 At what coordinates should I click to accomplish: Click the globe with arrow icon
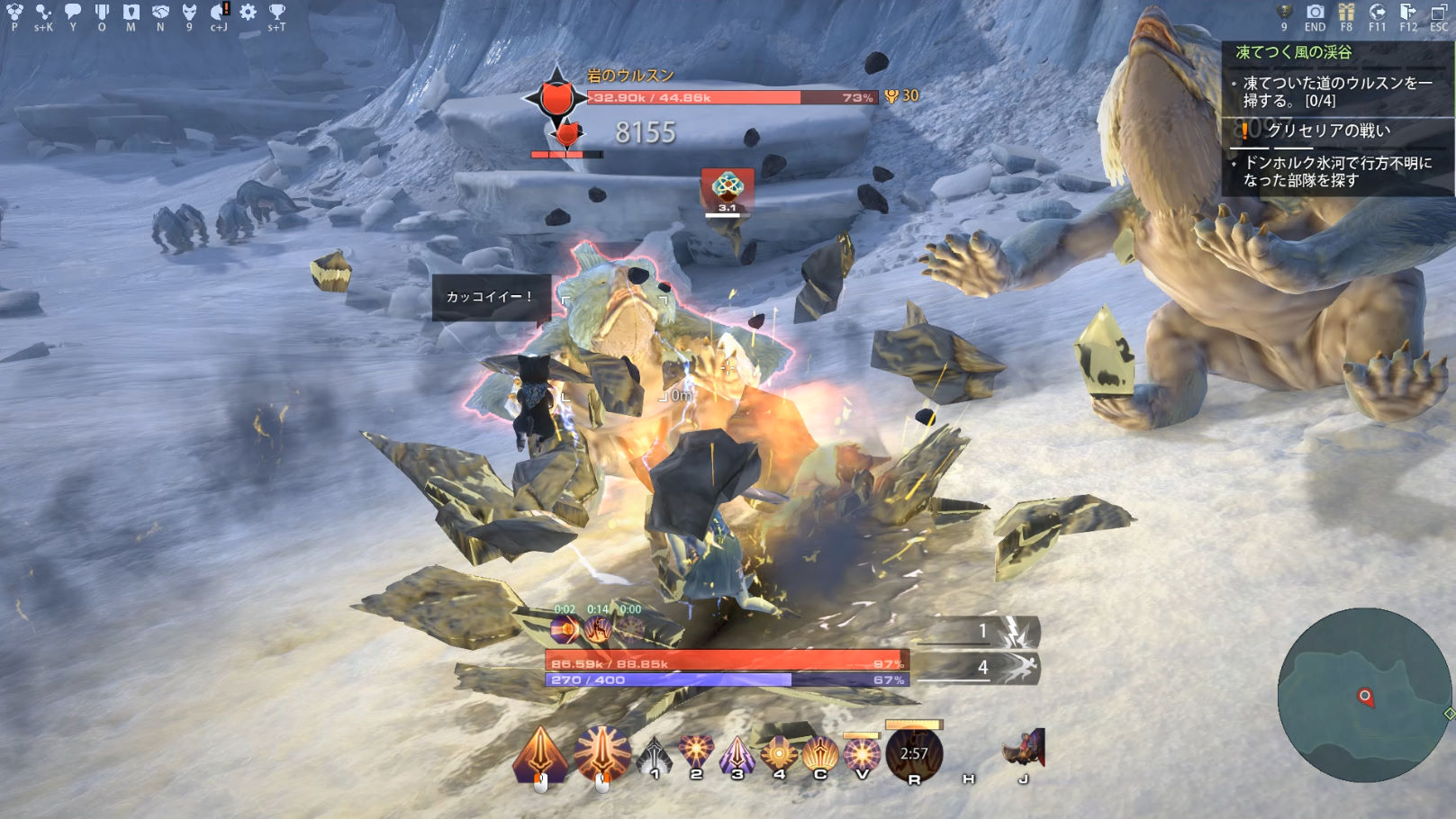click(1377, 12)
